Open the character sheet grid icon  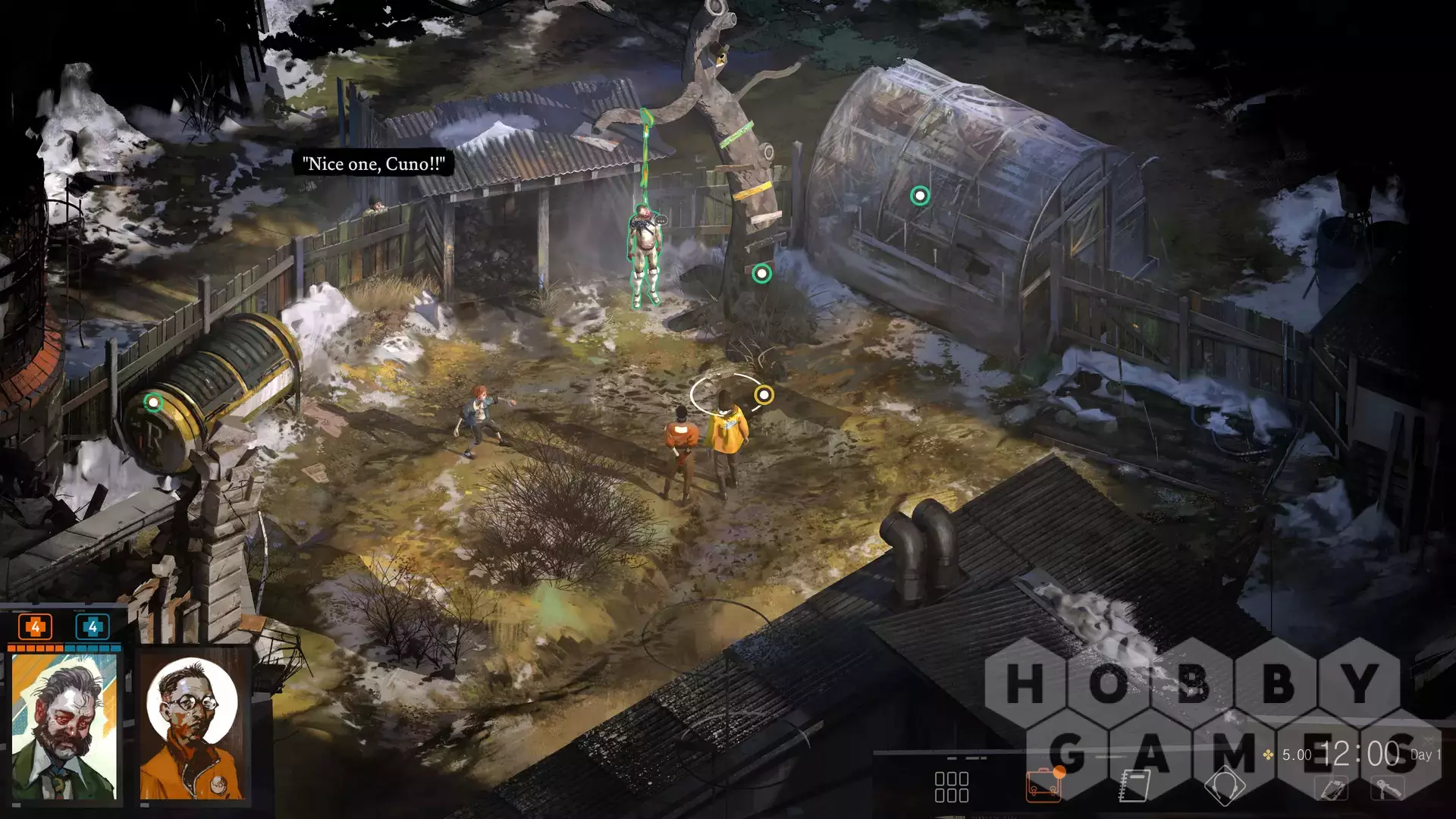tap(951, 787)
